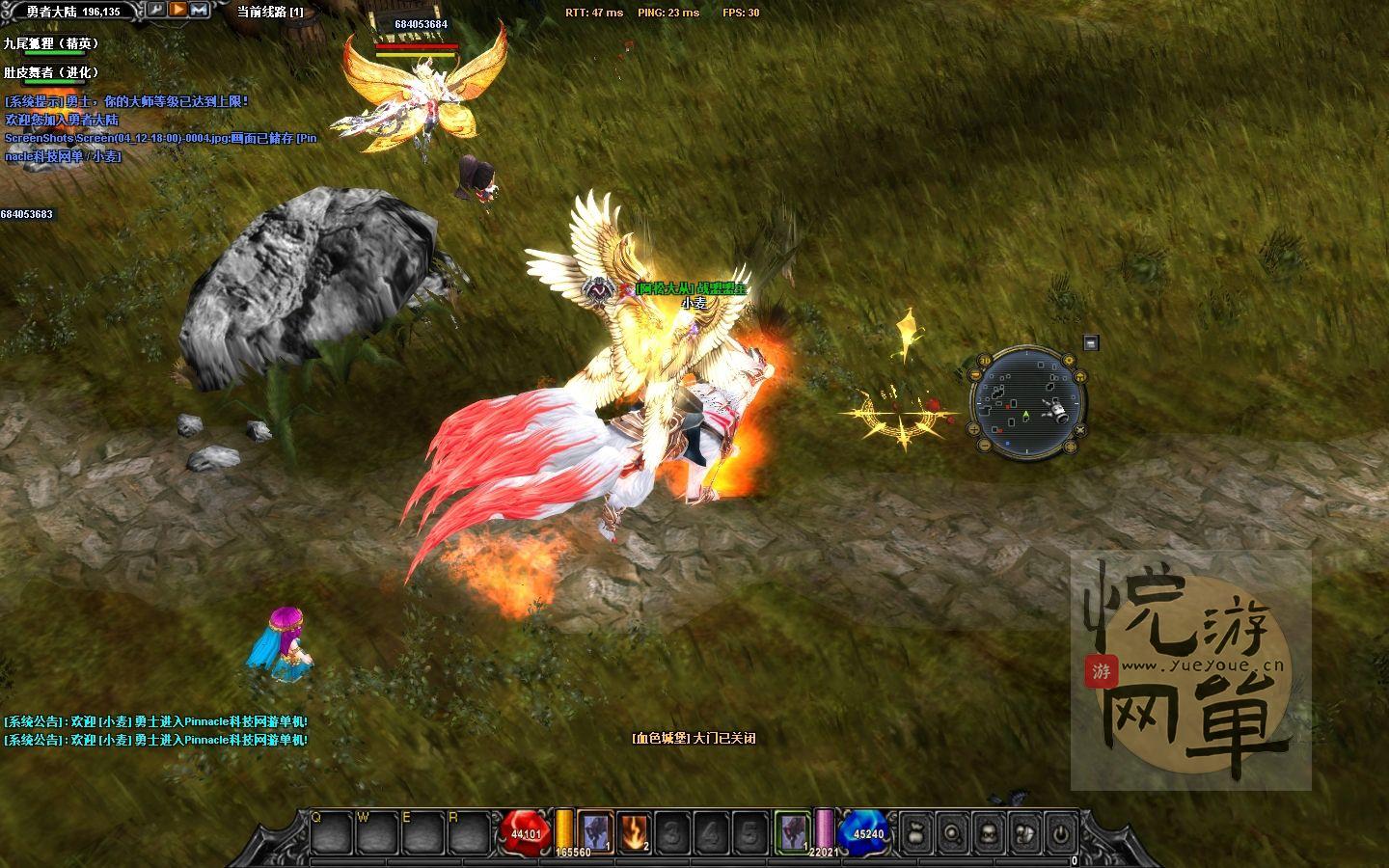Click the power button icon
This screenshot has height=868, width=1389.
pyautogui.click(x=1061, y=832)
